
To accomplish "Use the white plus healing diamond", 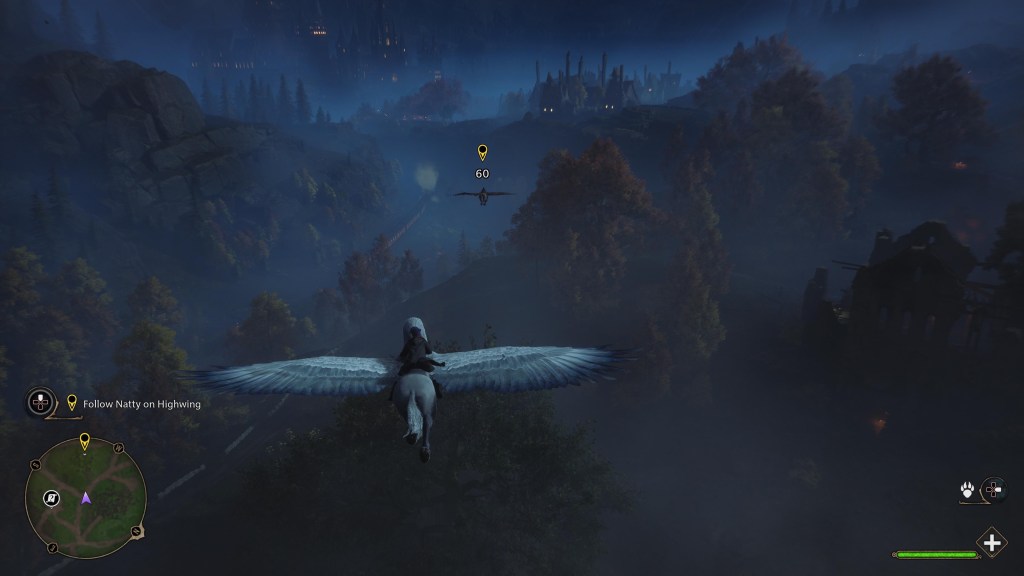I will click(991, 543).
